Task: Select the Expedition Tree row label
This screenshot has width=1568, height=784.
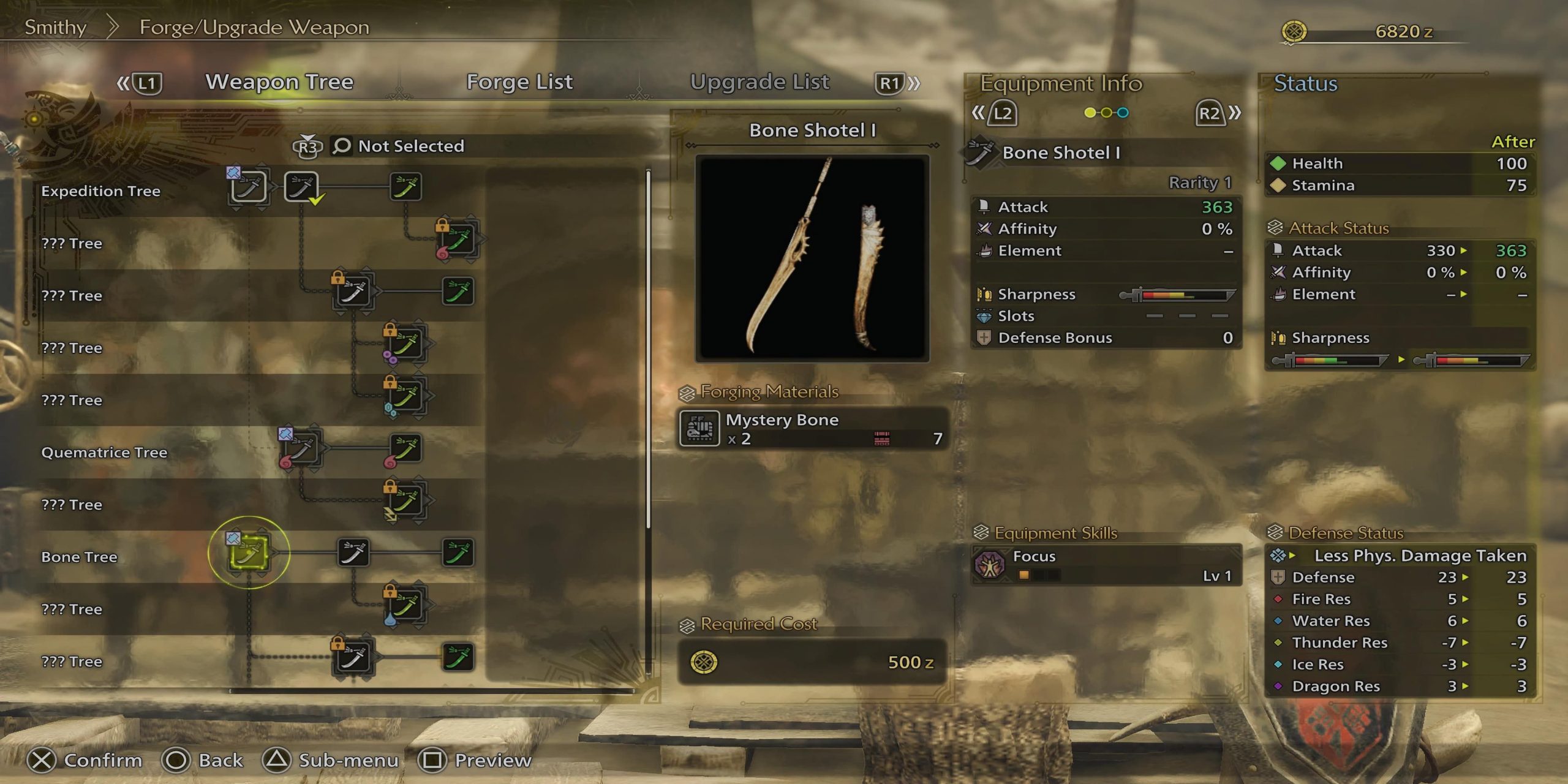Action: click(x=100, y=191)
